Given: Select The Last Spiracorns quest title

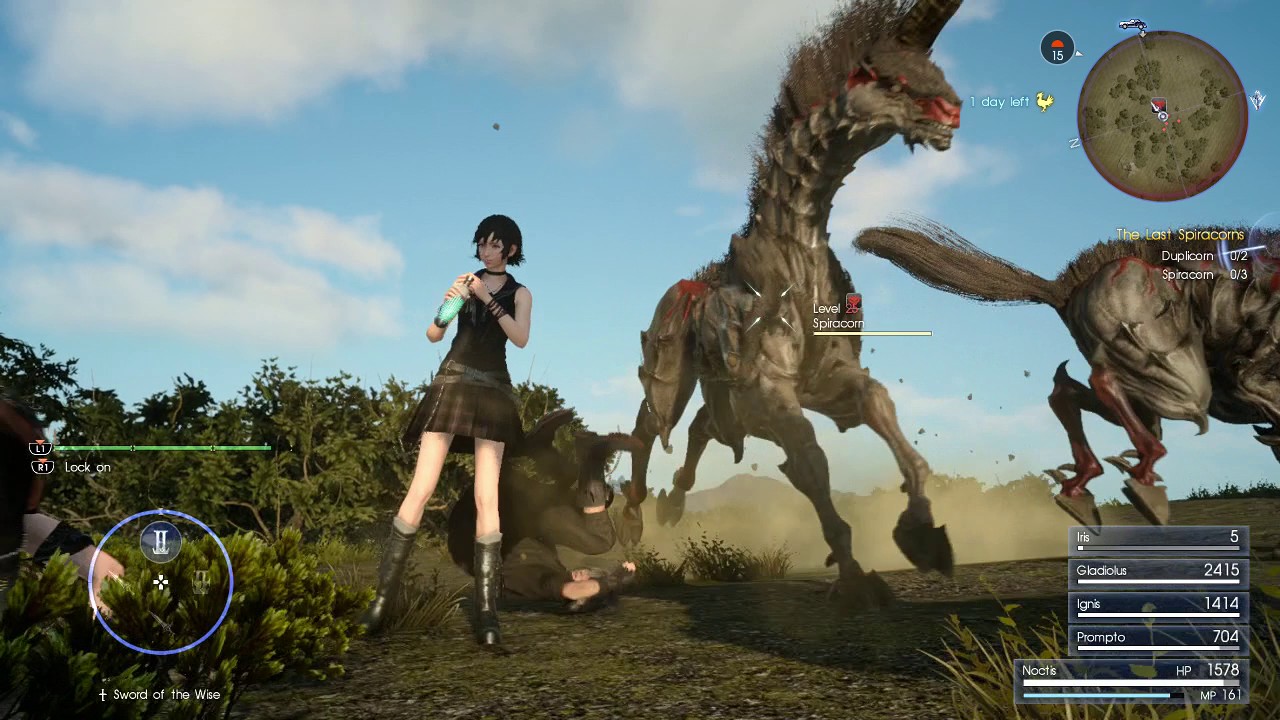Looking at the screenshot, I should (x=1178, y=233).
